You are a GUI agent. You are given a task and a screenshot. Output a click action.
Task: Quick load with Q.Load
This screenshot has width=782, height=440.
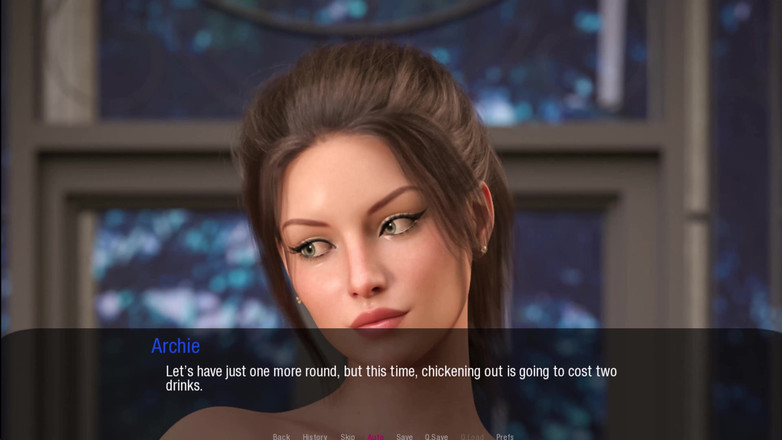click(x=472, y=436)
